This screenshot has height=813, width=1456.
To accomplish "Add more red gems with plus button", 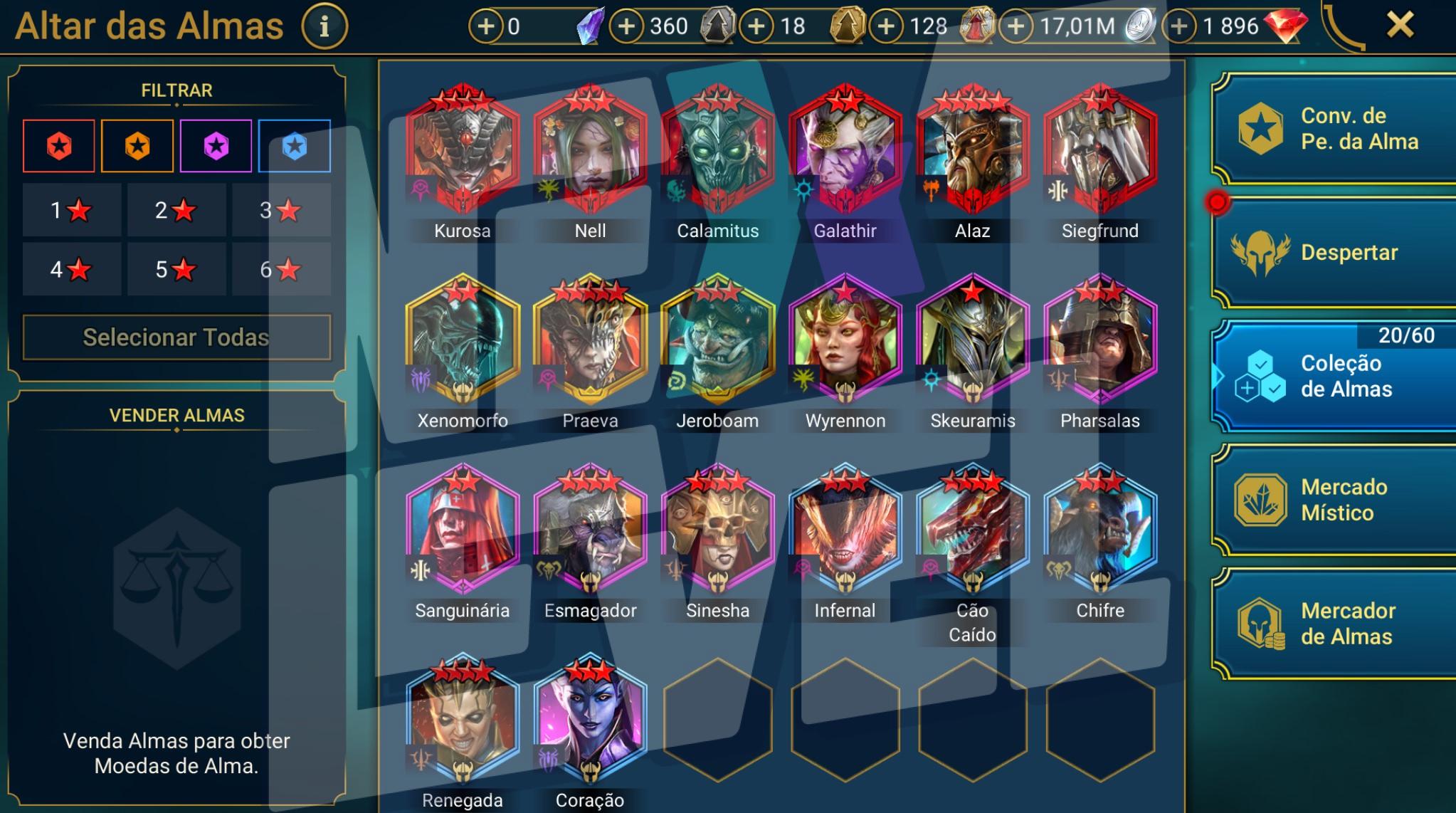I will pyautogui.click(x=1179, y=27).
